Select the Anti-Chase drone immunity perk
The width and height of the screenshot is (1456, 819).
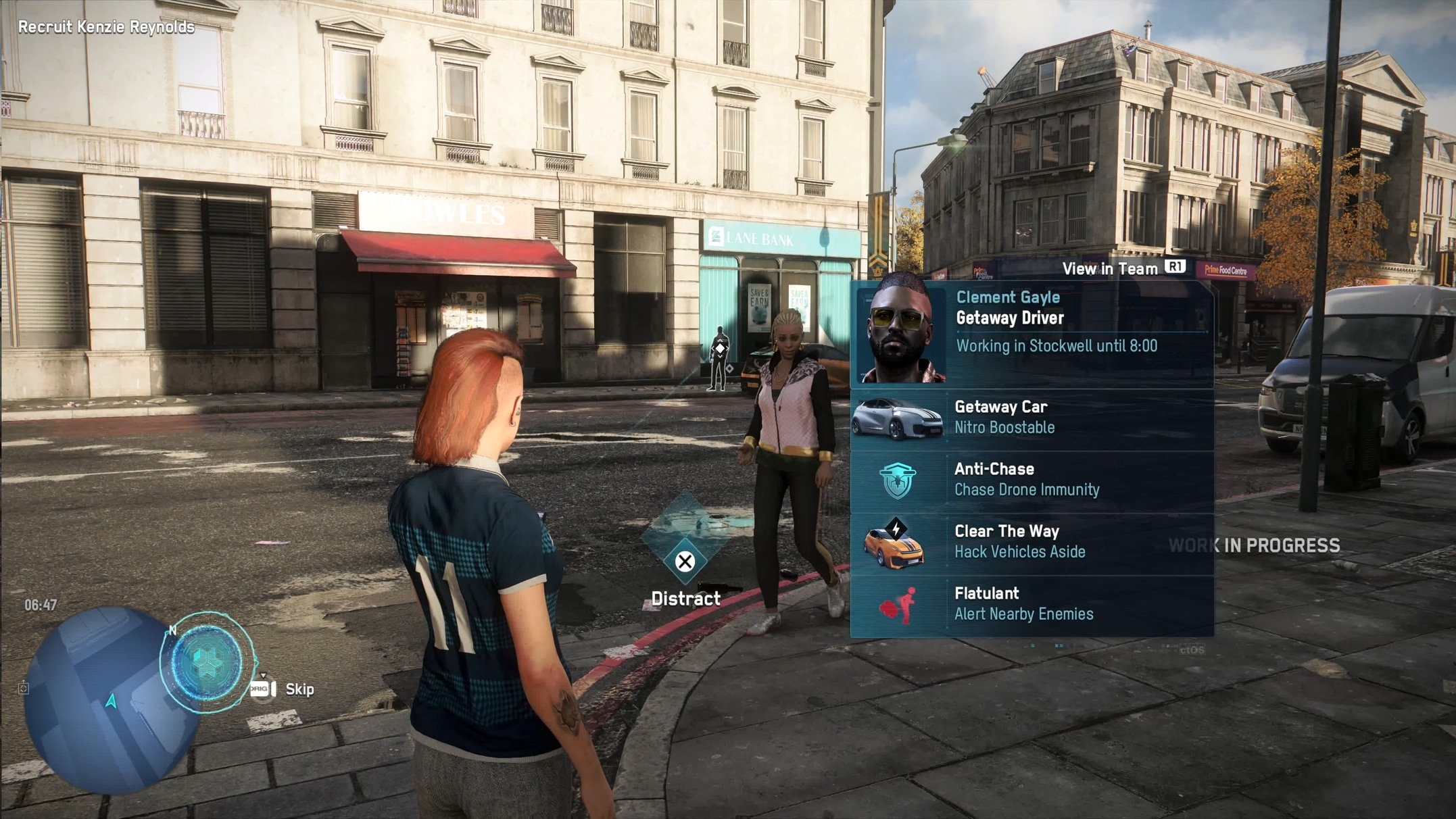pos(1032,480)
